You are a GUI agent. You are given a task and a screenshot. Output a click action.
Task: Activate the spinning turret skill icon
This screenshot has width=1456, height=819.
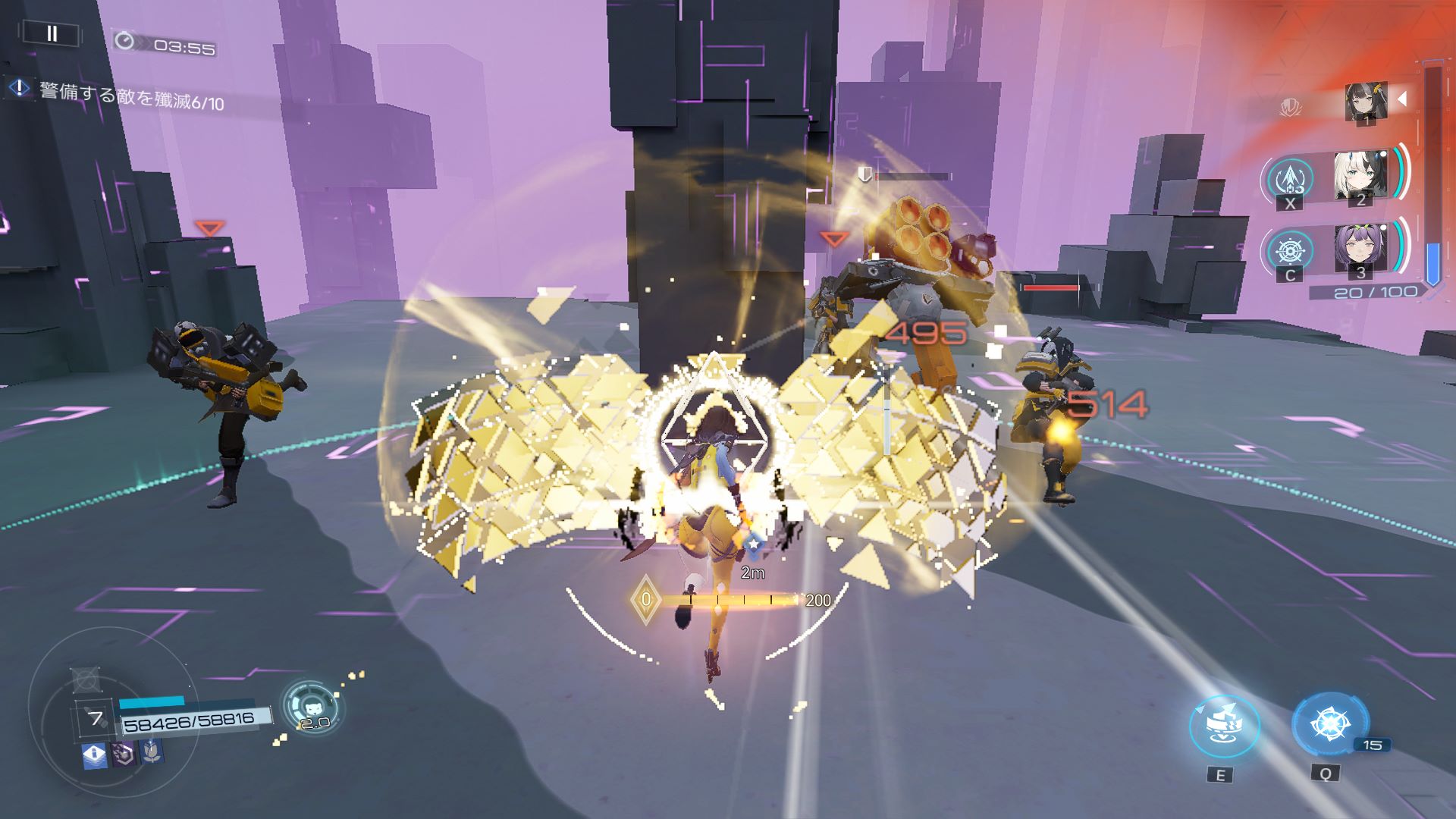(x=1224, y=726)
